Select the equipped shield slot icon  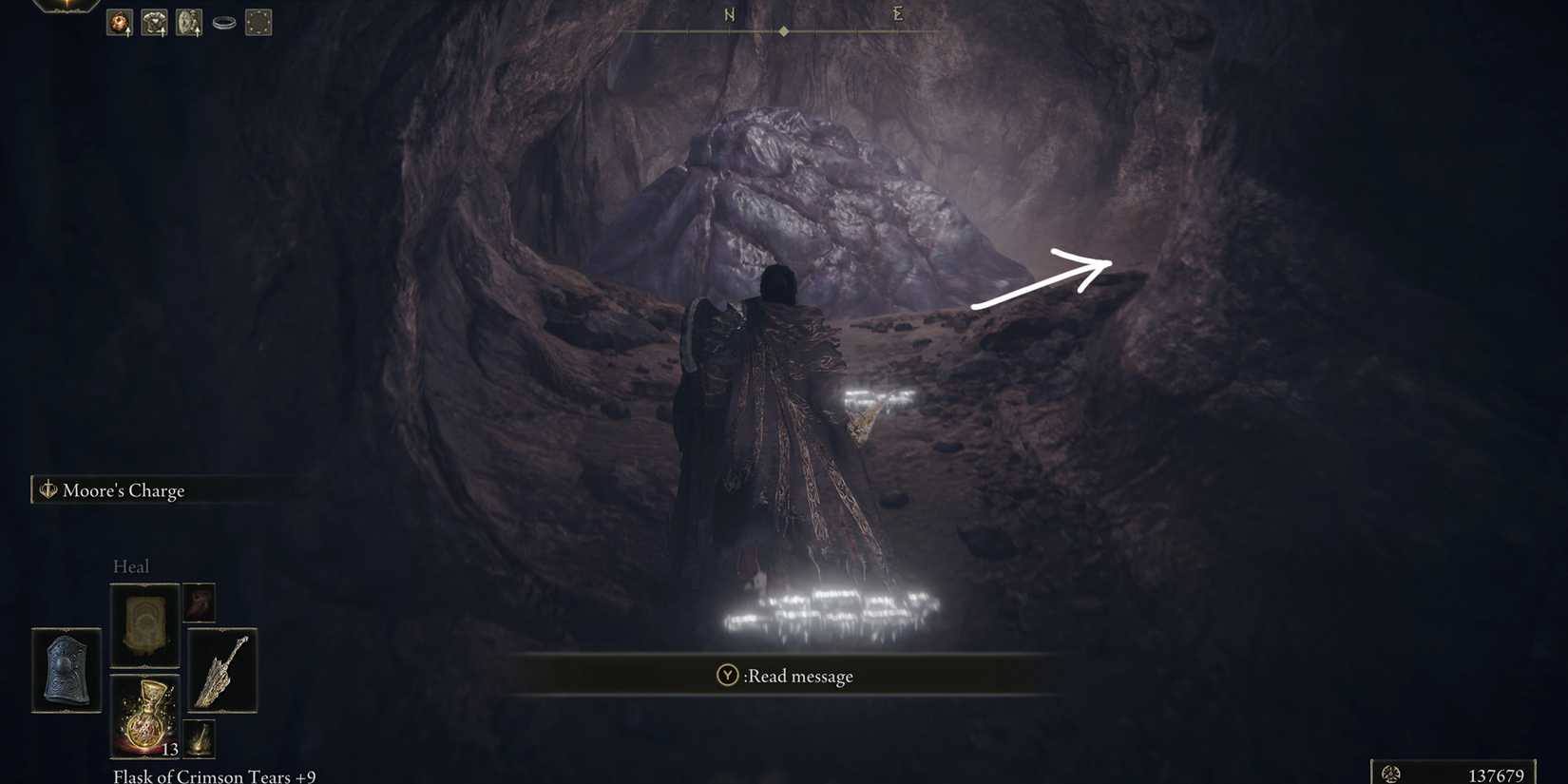point(67,670)
